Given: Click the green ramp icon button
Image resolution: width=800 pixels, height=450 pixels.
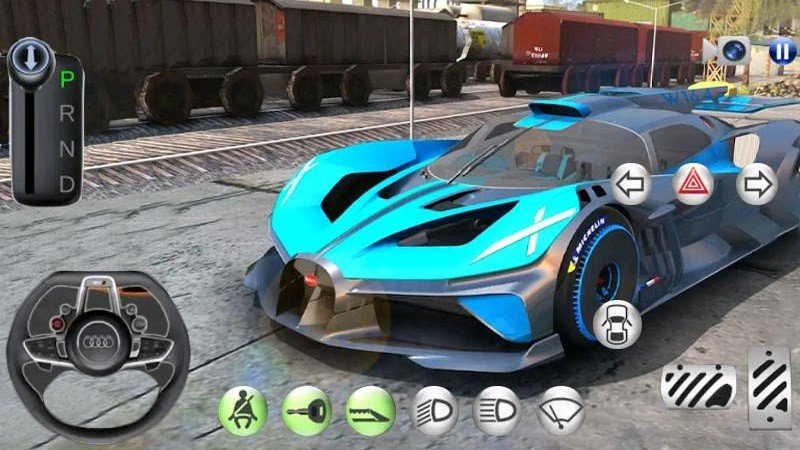Looking at the screenshot, I should coord(370,409).
